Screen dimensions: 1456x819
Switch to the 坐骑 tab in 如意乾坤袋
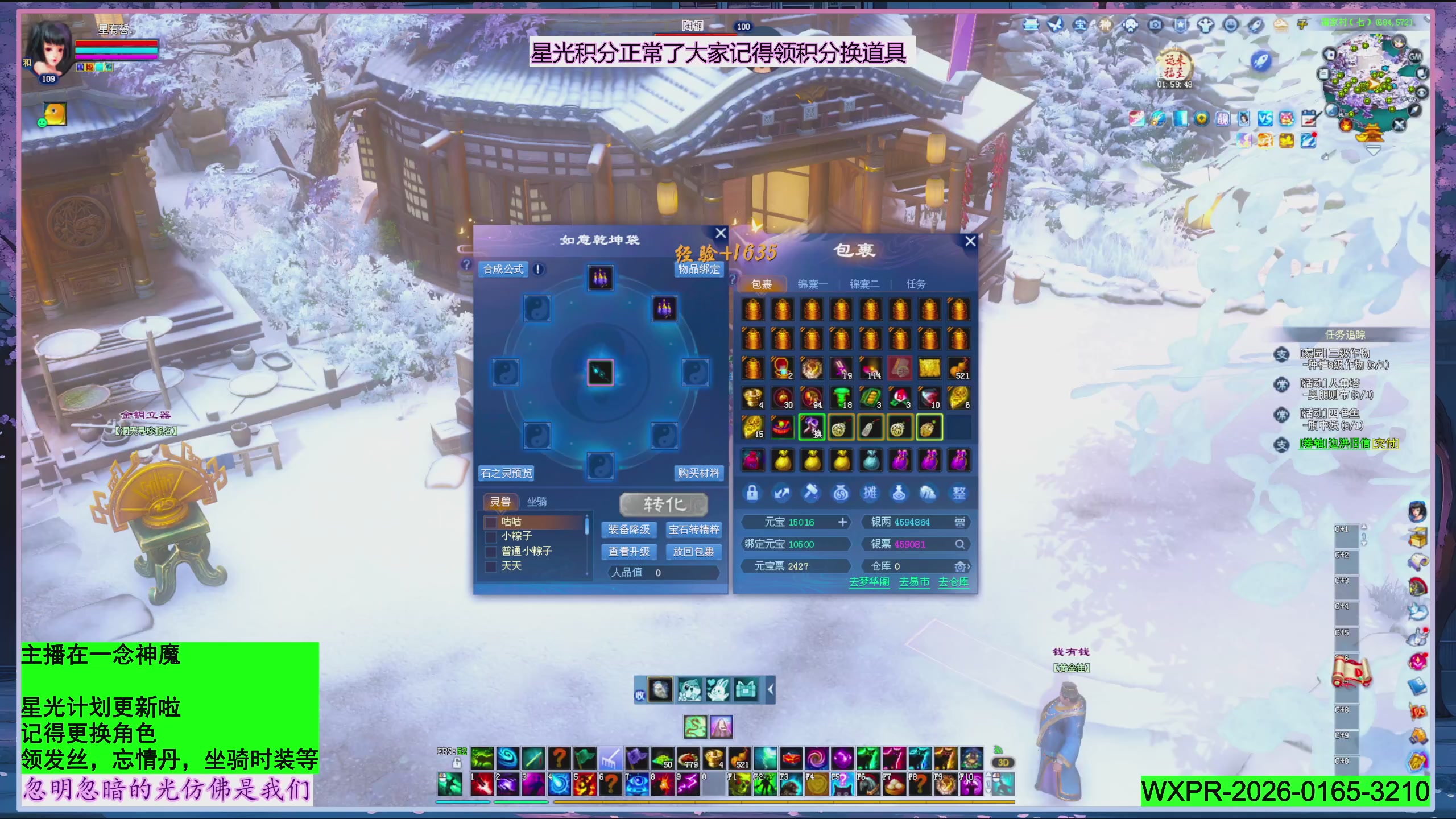coord(537,502)
